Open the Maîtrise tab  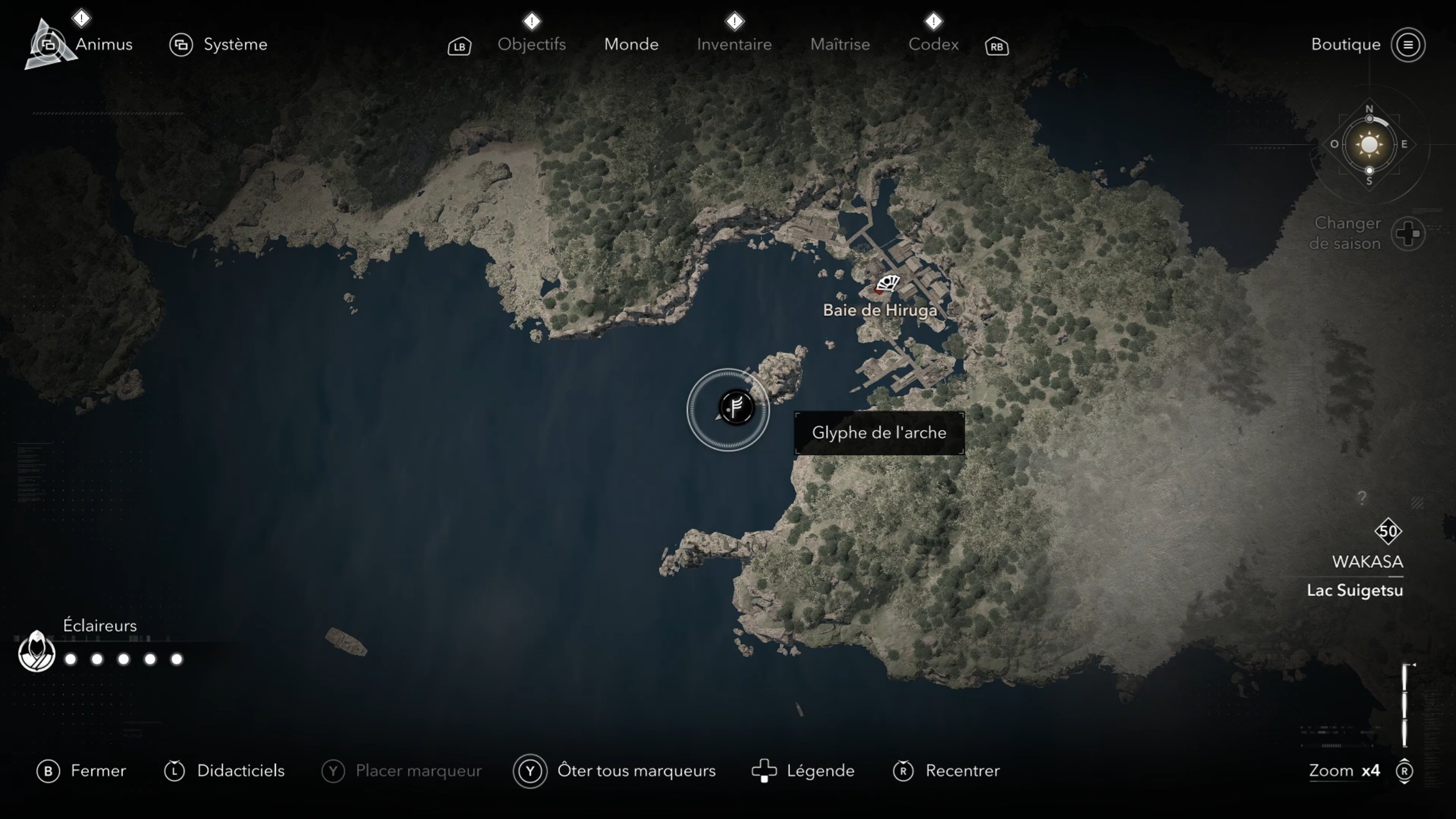click(x=840, y=44)
